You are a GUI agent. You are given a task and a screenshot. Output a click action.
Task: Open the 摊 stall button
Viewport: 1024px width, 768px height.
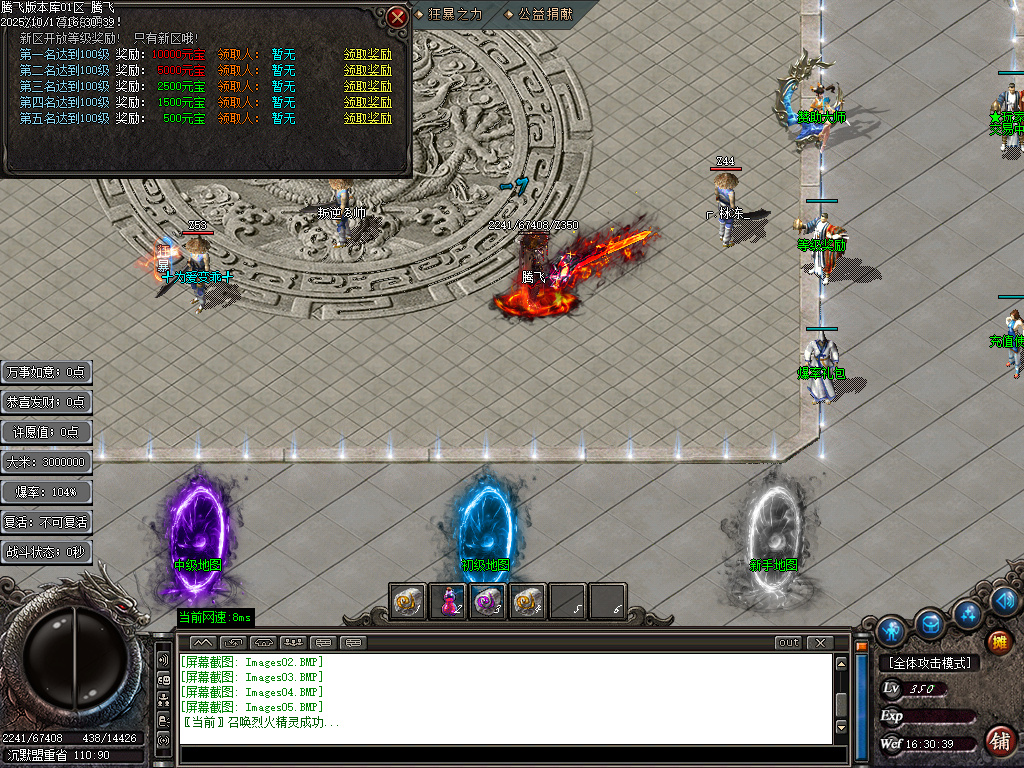click(x=998, y=641)
